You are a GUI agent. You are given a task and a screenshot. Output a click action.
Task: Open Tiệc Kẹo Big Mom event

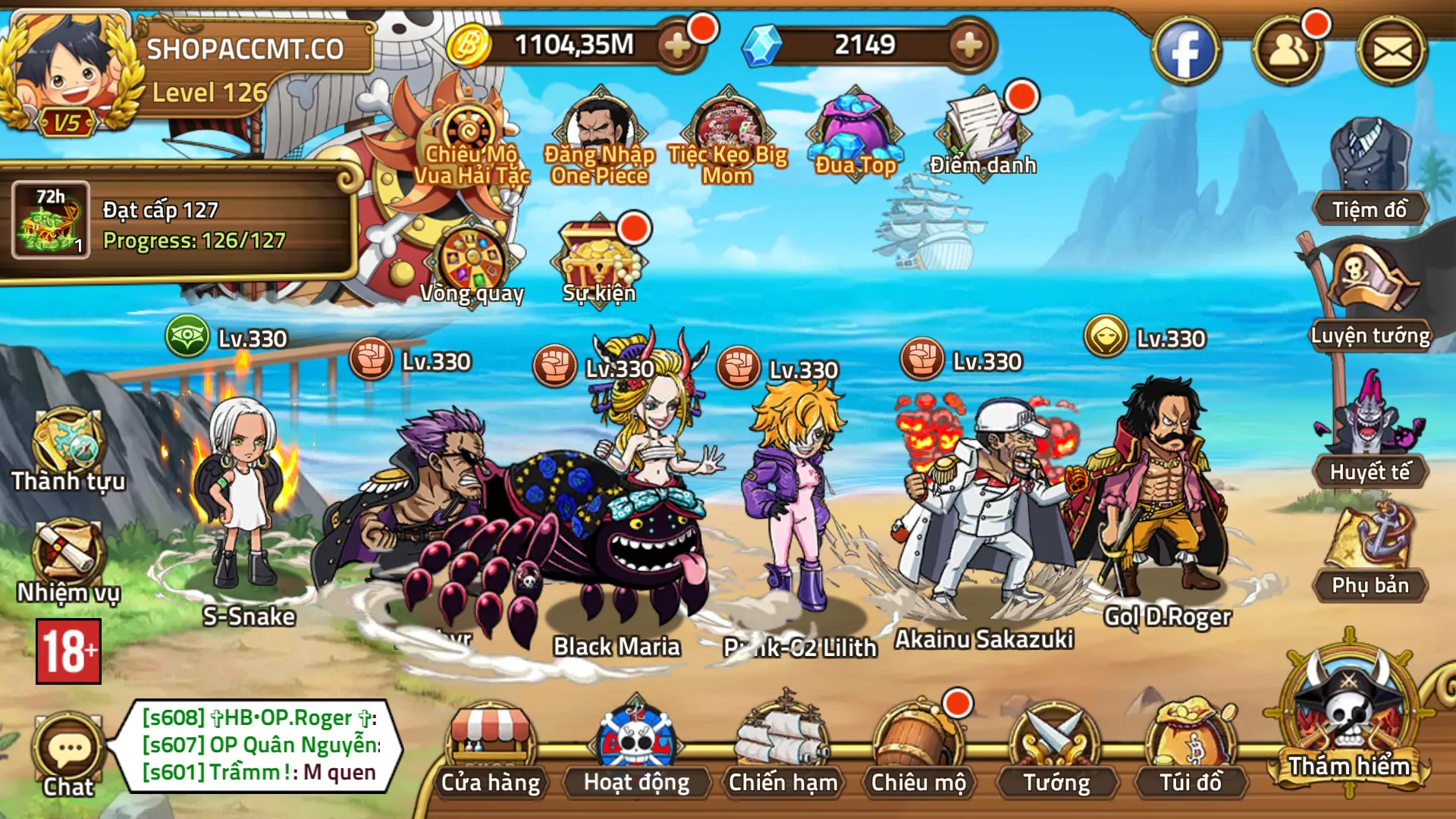(x=726, y=133)
